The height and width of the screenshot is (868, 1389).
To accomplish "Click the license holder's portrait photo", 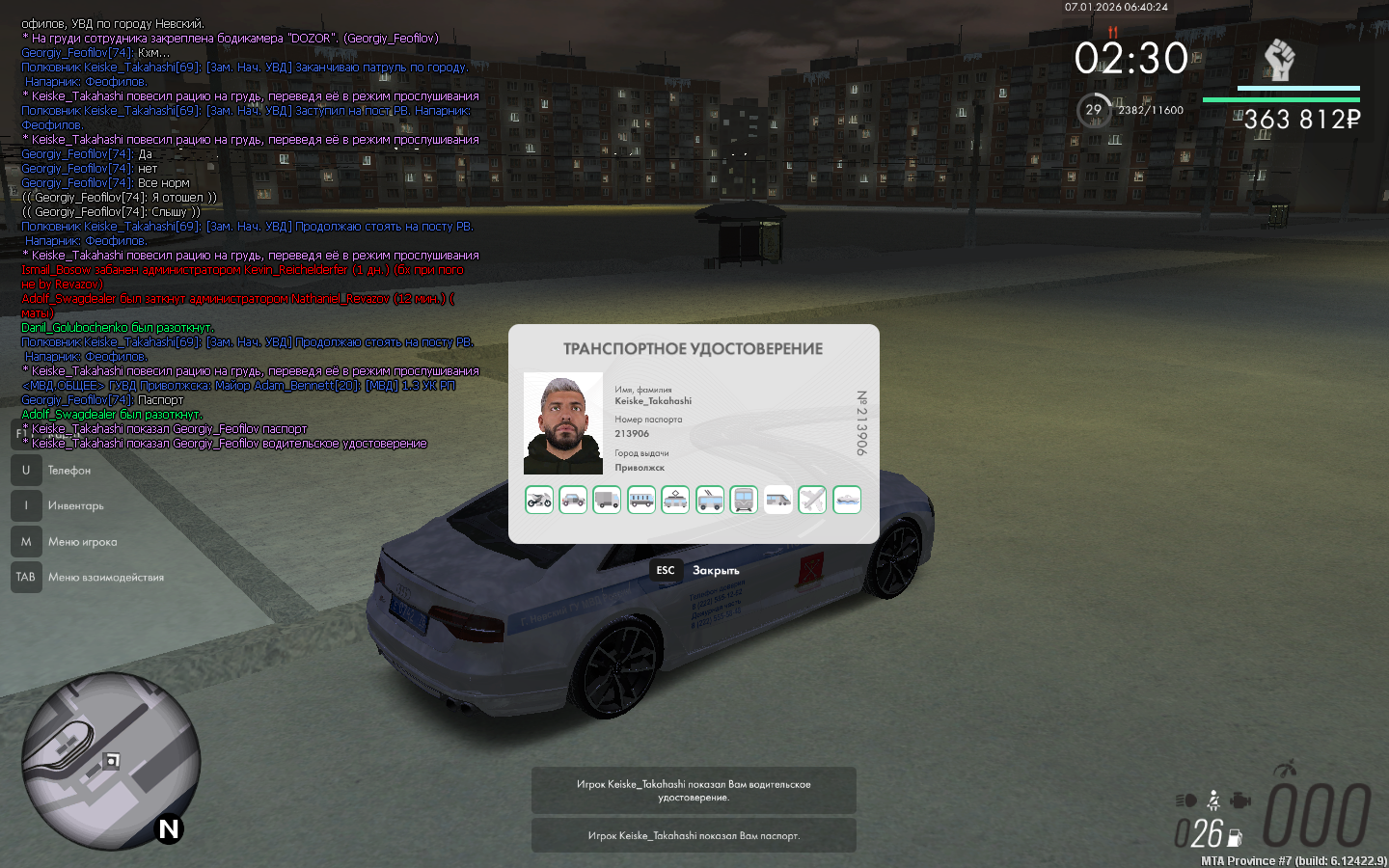I will point(563,423).
